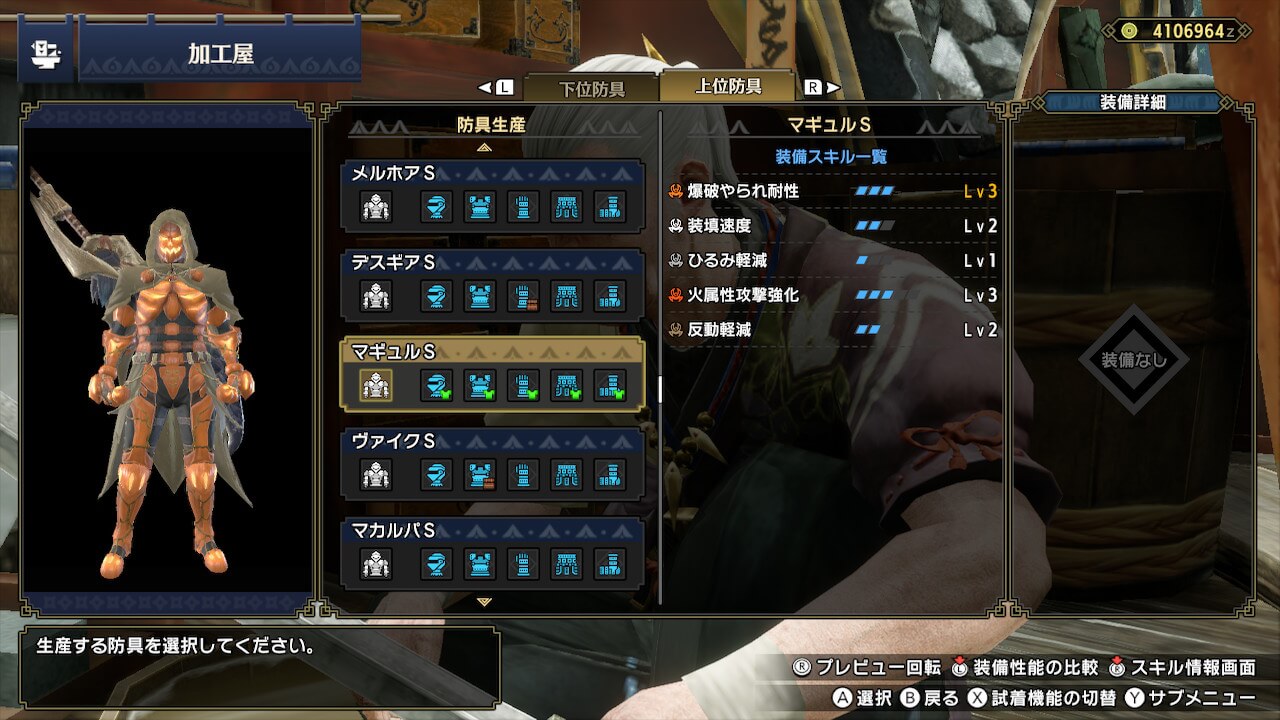This screenshot has width=1280, height=720.
Task: Select マギュルS full armor set icon
Action: (x=376, y=385)
